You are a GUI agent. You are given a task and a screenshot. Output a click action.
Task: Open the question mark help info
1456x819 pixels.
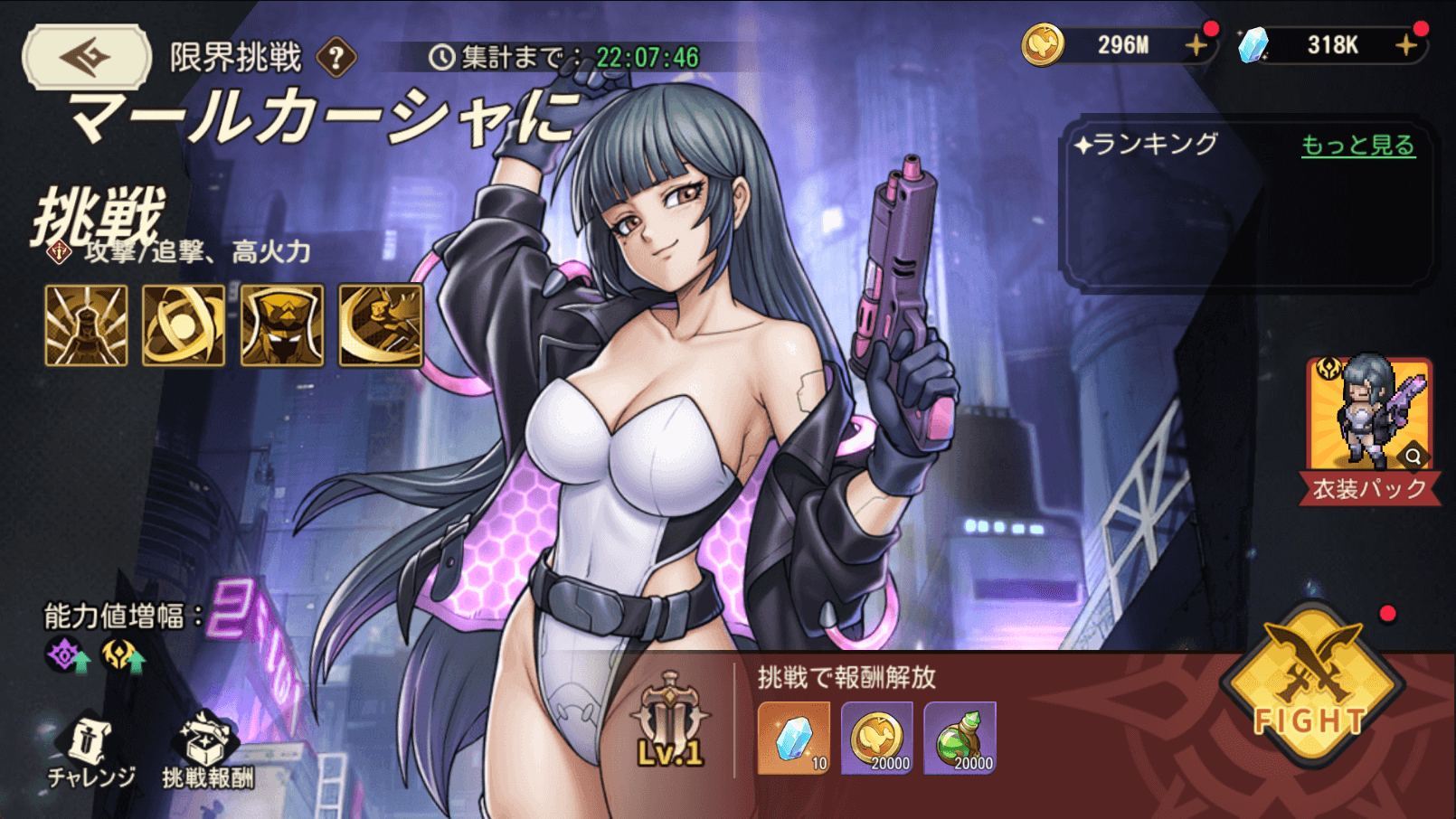336,58
